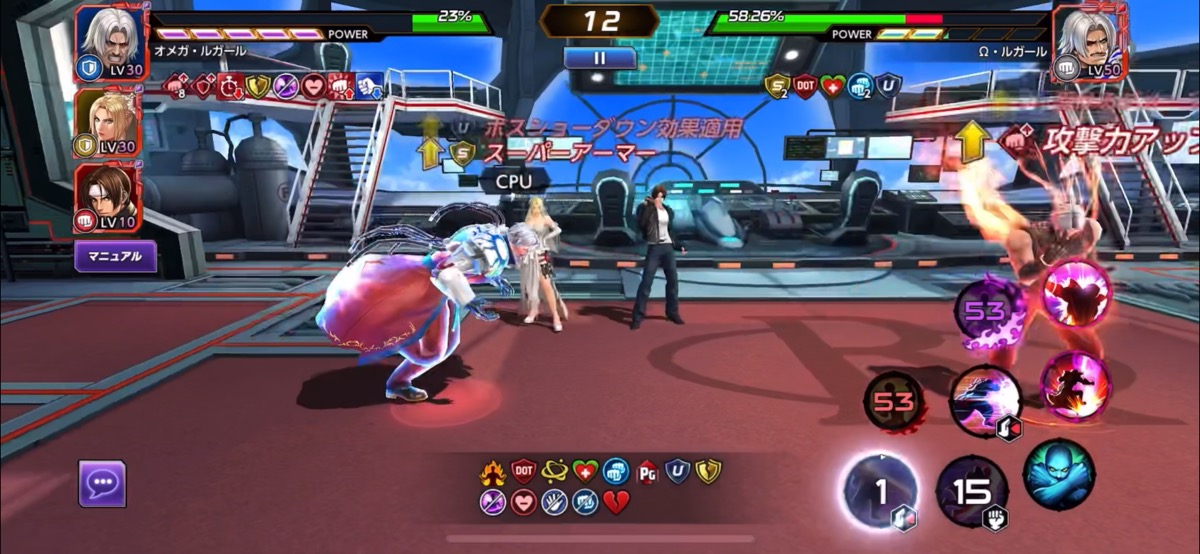The height and width of the screenshot is (554, 1200).
Task: Activate the flying kick explosion skill
Action: click(x=1073, y=386)
